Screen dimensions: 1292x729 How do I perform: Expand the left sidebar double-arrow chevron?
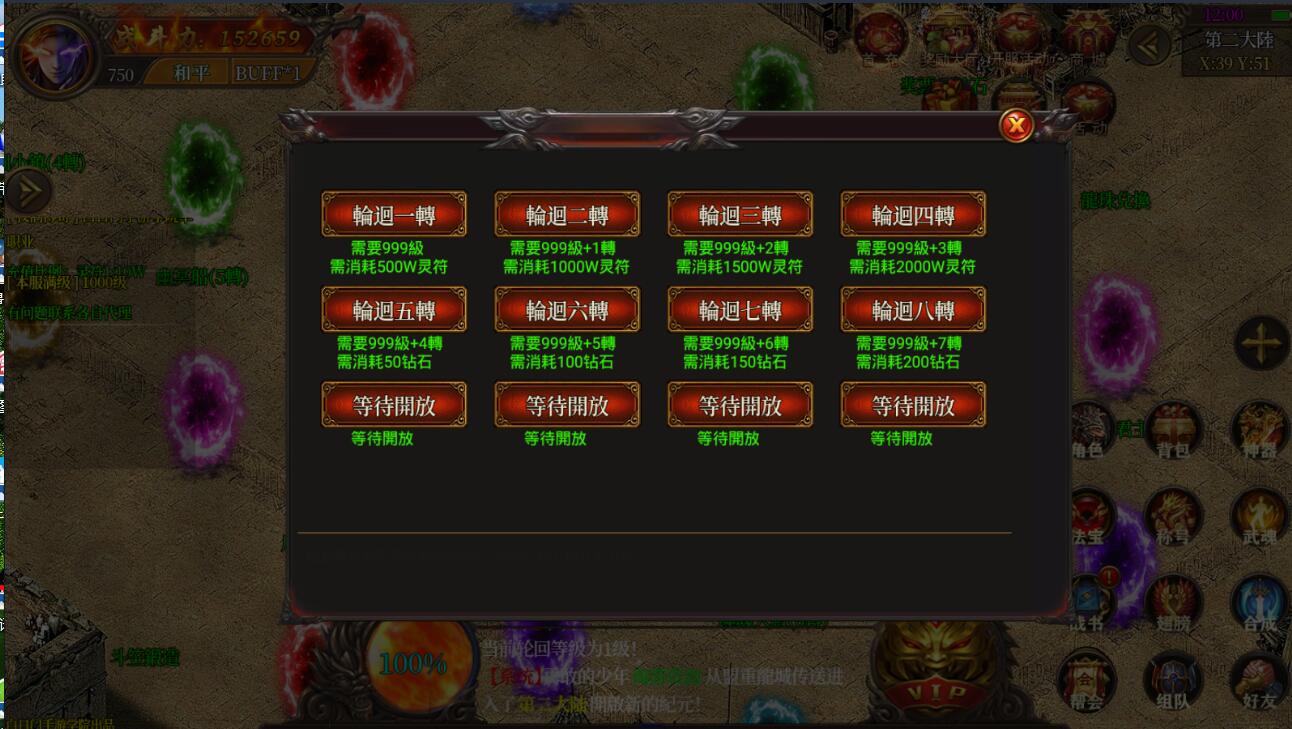(x=28, y=190)
